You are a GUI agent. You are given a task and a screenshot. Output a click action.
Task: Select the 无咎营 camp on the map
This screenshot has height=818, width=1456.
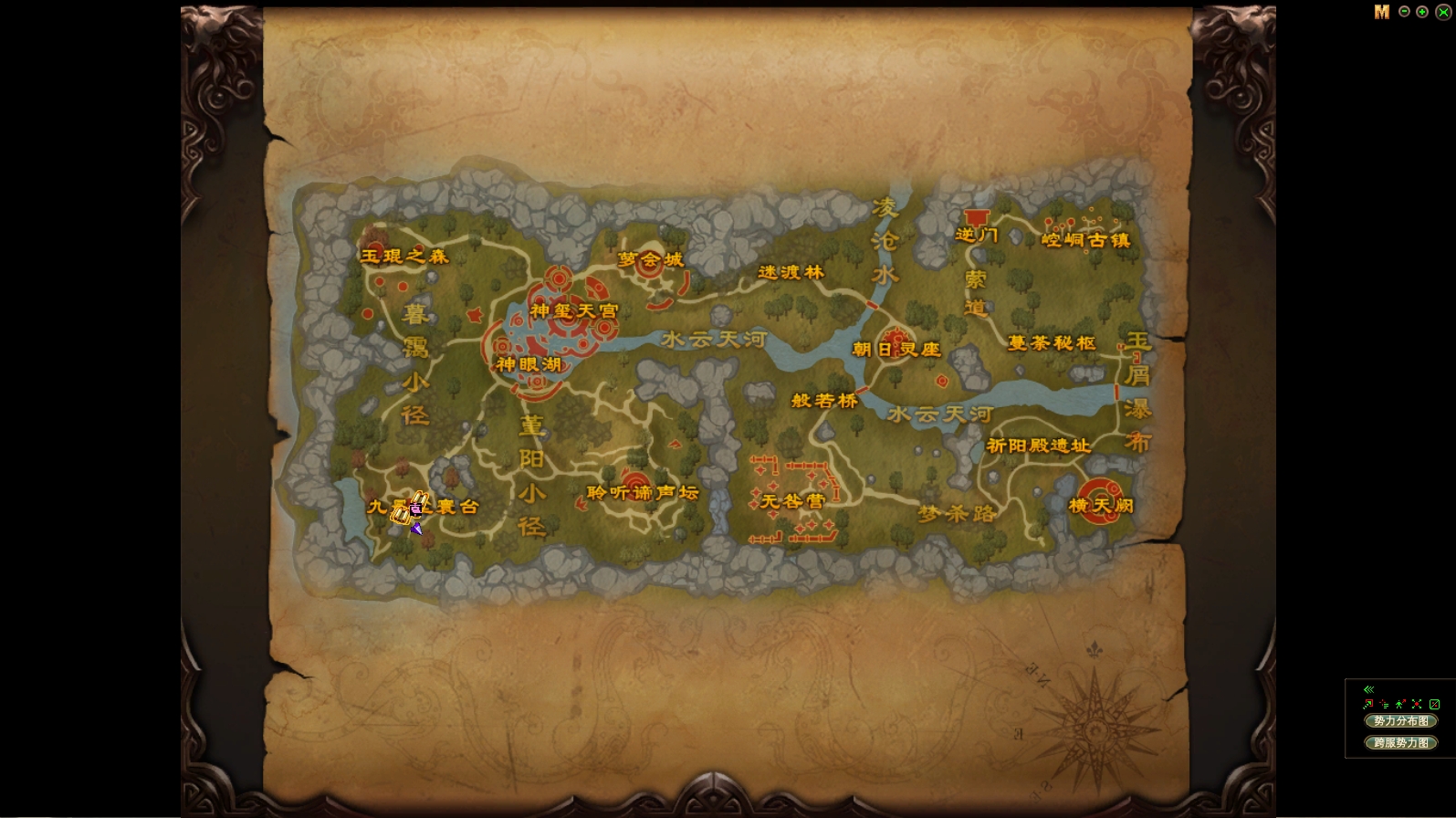[792, 501]
